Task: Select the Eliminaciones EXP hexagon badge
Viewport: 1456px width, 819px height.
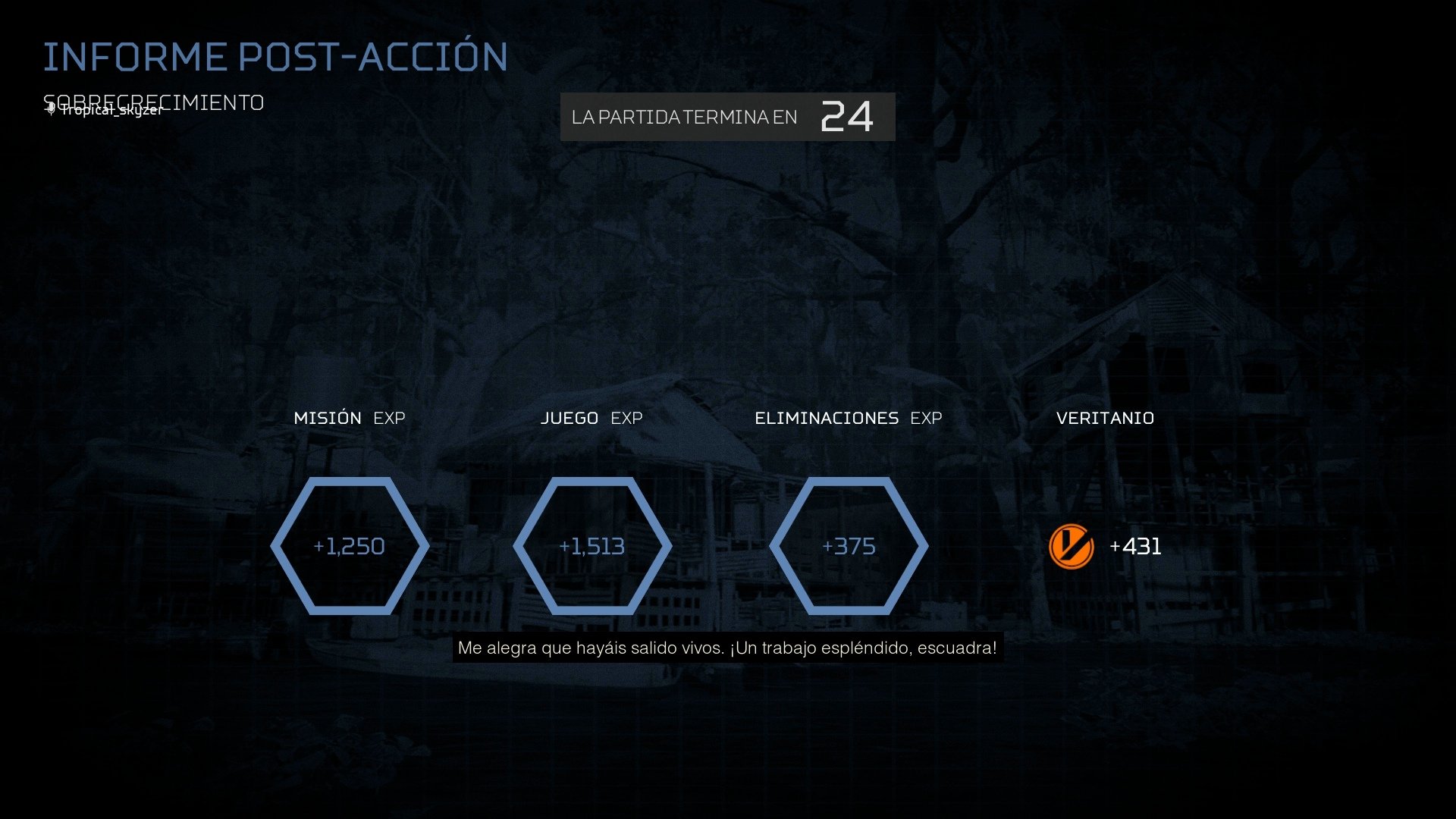Action: pos(848,545)
